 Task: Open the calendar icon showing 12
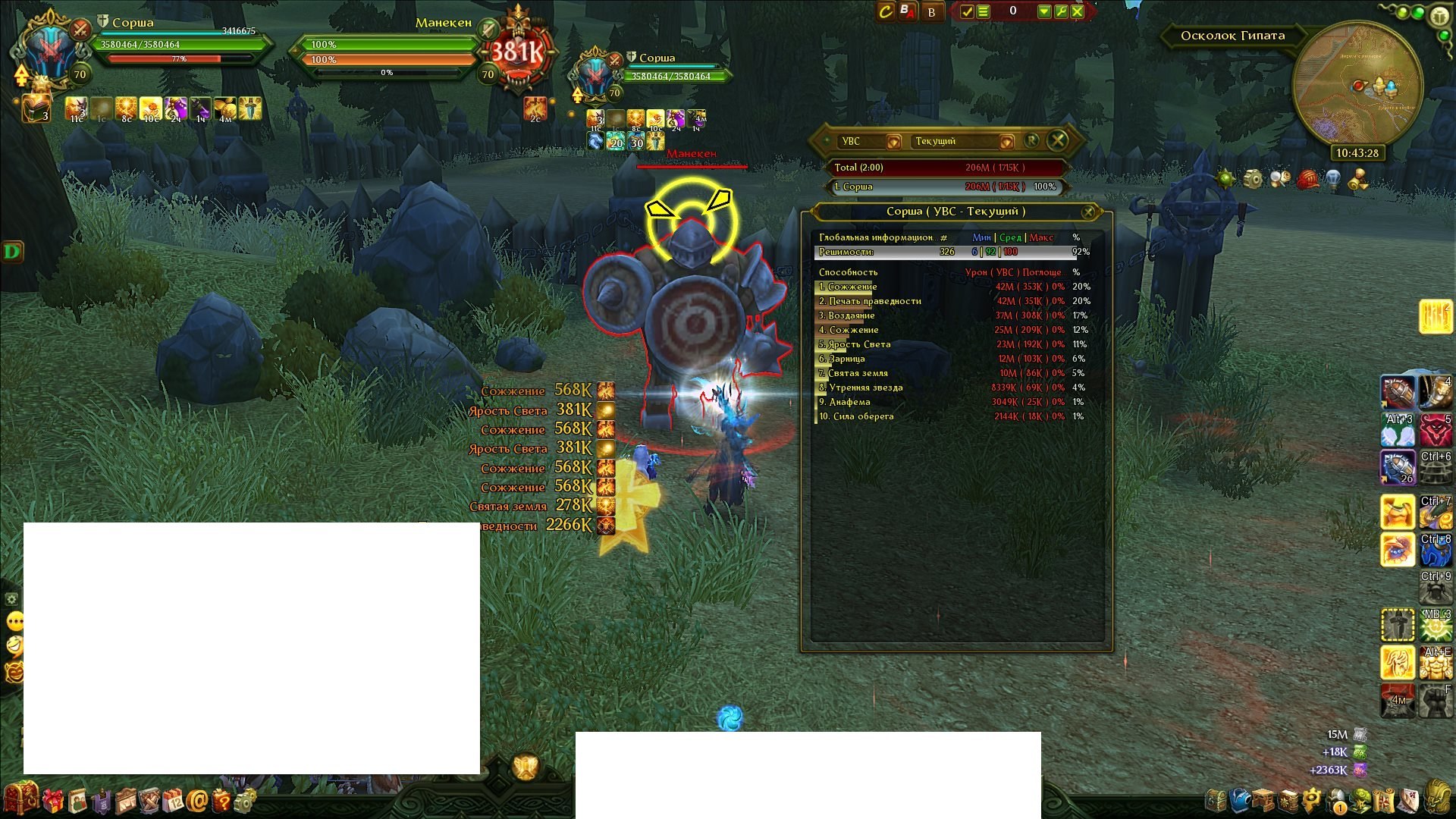pos(173,800)
